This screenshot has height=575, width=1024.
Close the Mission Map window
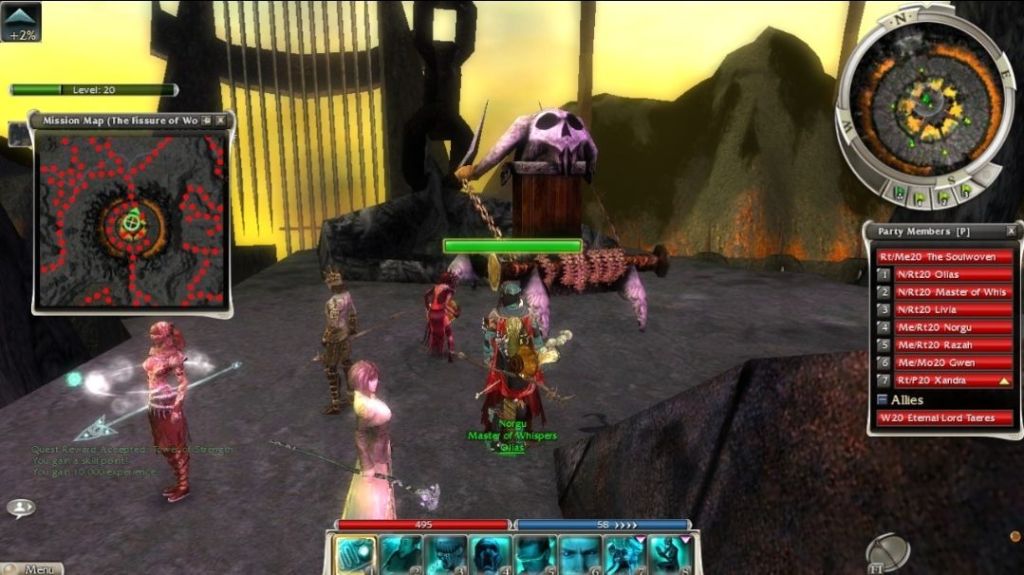(221, 120)
